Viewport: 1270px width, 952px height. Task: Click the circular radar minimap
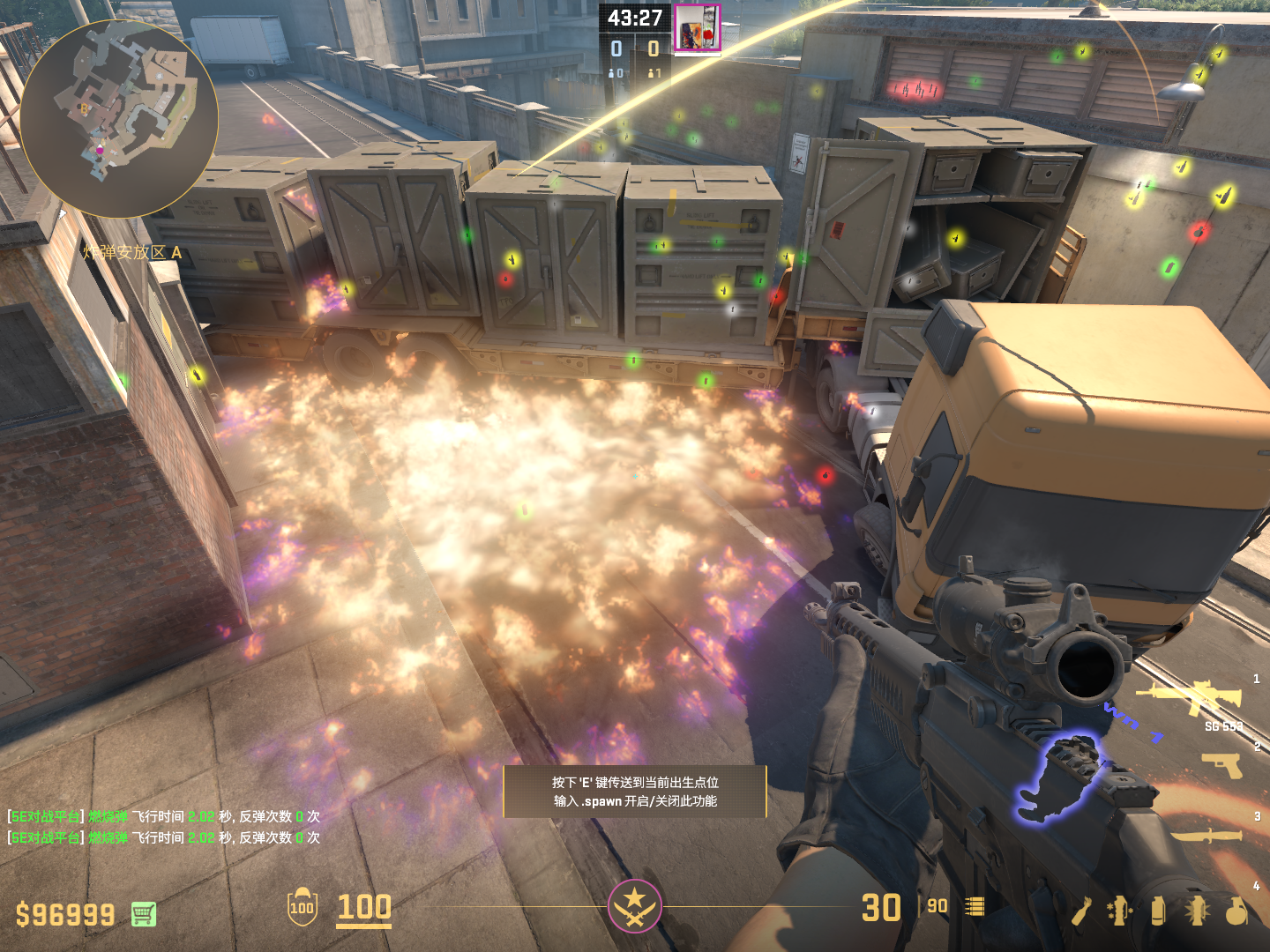coord(118,119)
